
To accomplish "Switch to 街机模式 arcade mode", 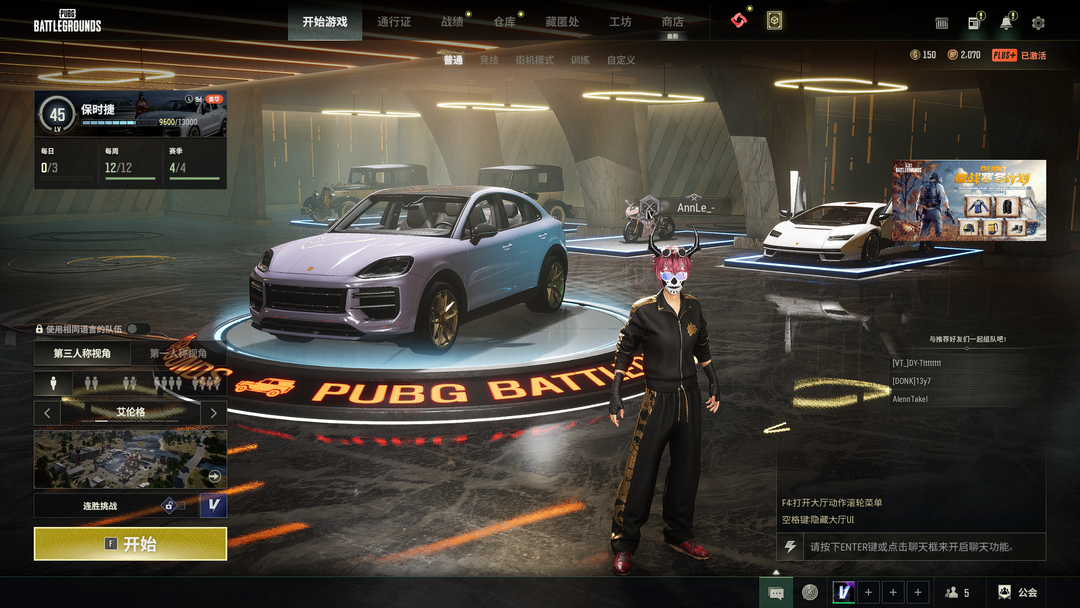I will pos(534,60).
